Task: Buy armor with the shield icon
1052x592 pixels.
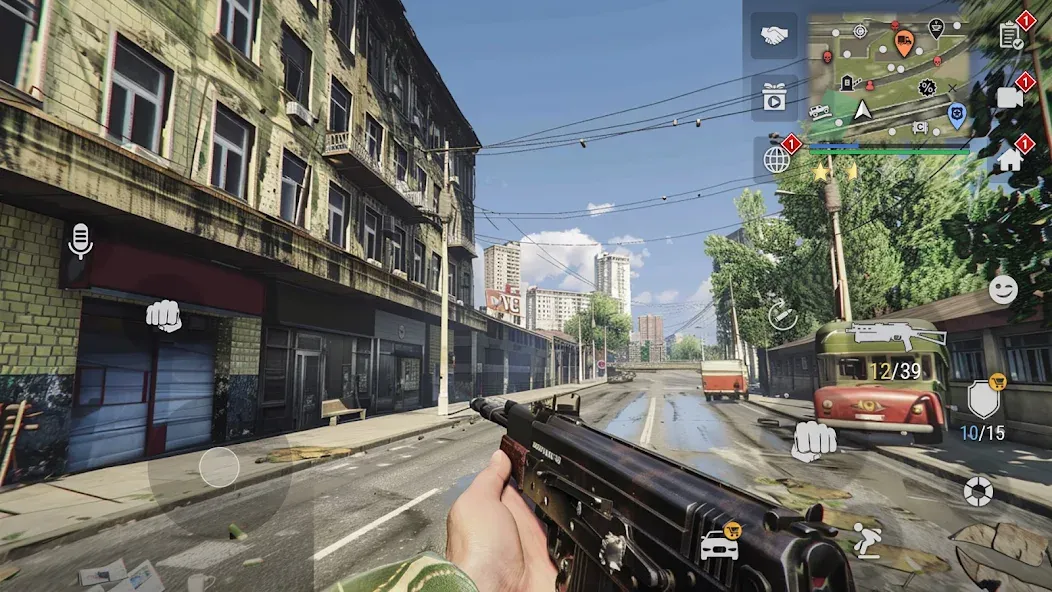Action: point(983,400)
